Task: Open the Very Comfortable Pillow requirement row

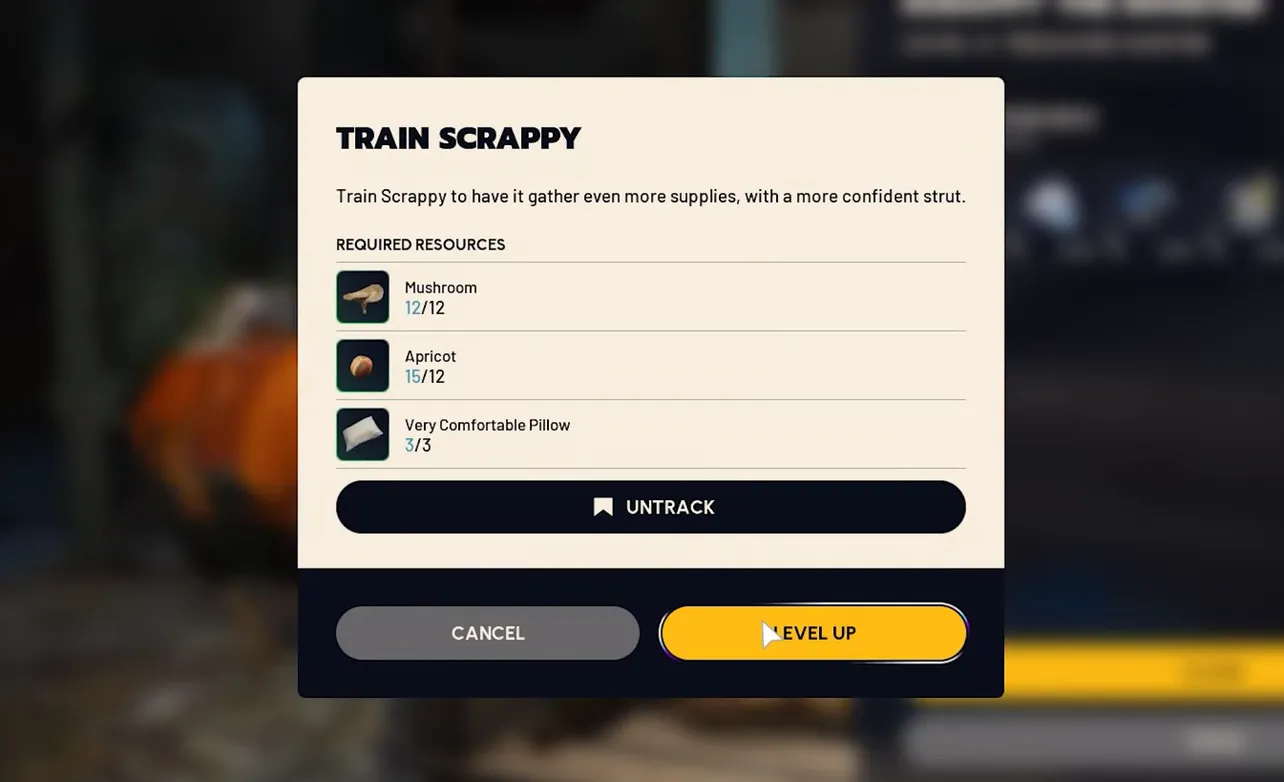Action: coord(650,434)
